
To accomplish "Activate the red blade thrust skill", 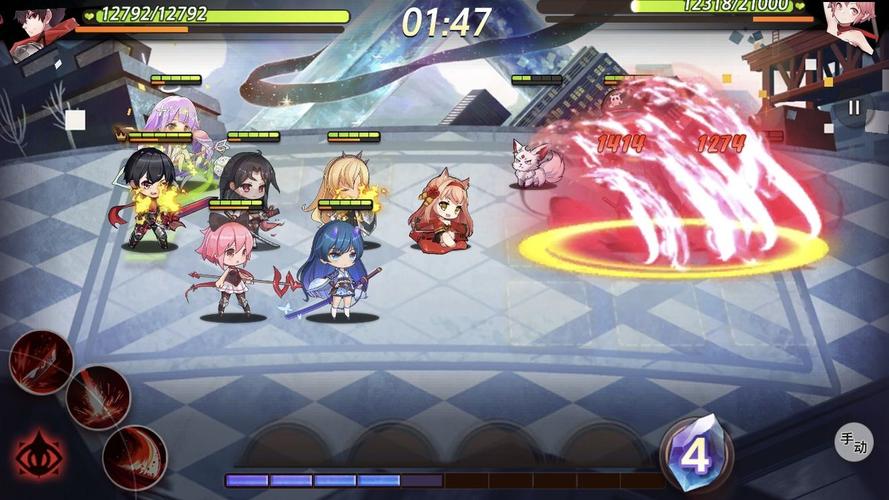I will coord(41,361).
